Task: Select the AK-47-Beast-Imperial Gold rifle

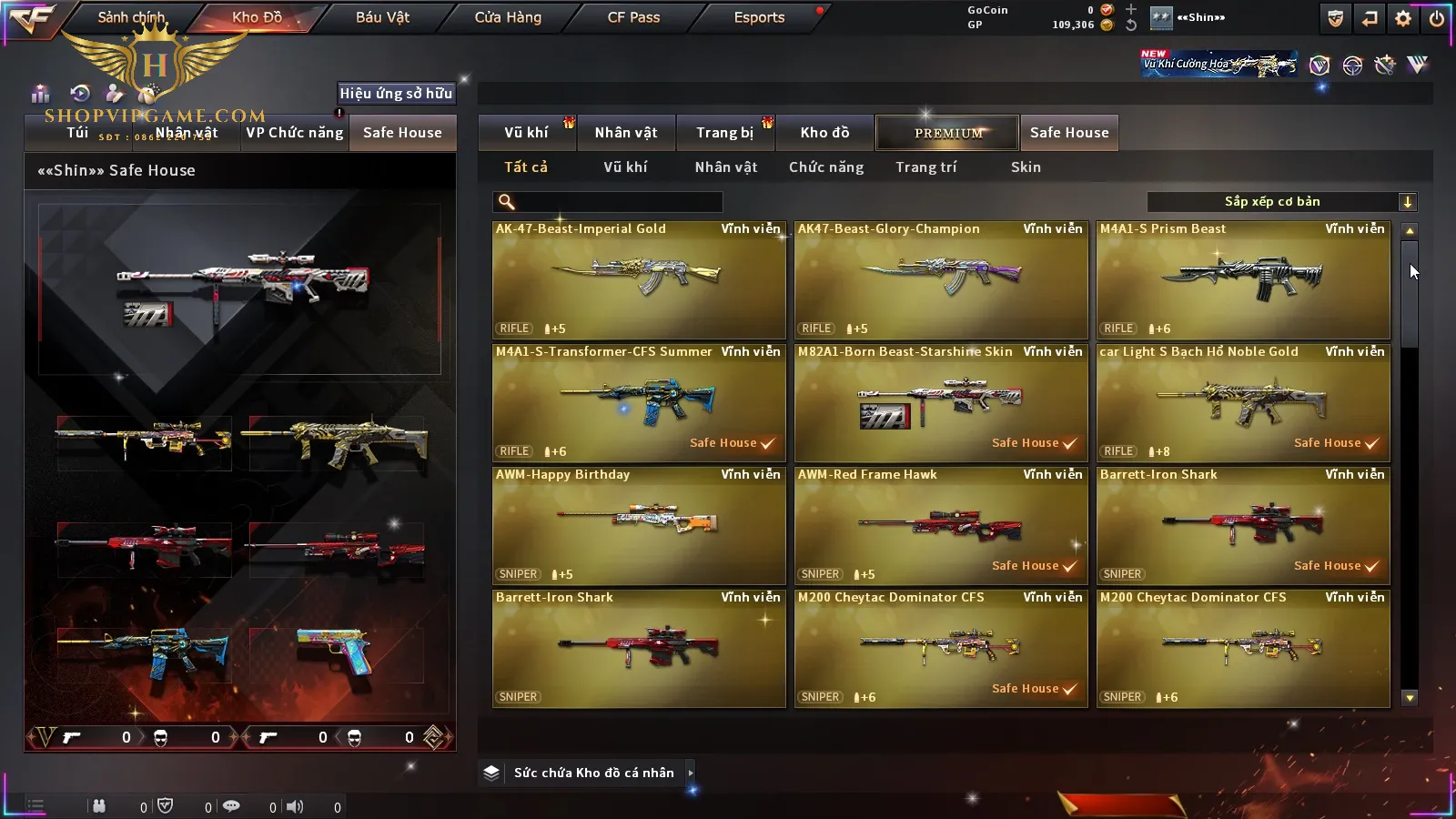Action: tap(639, 280)
